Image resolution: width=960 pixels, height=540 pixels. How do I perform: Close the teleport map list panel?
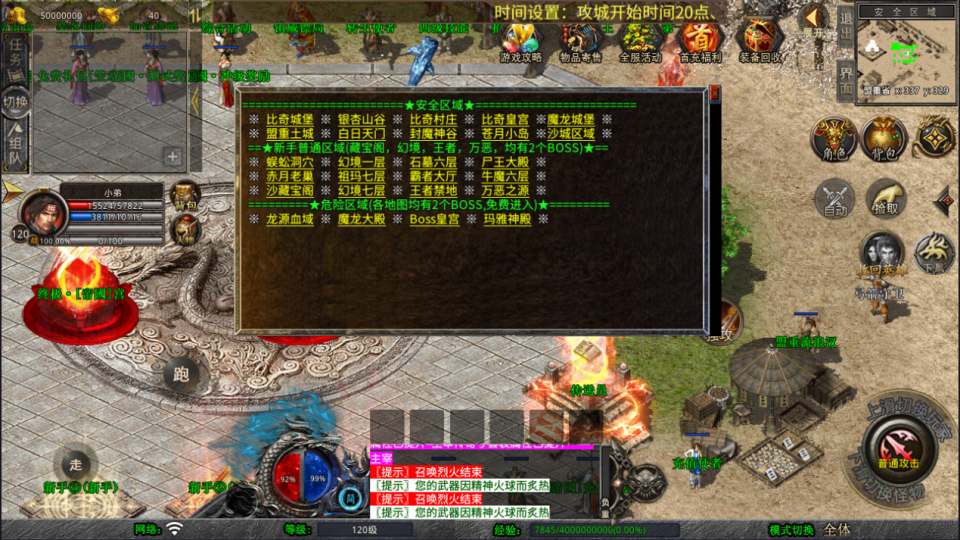pyautogui.click(x=714, y=93)
